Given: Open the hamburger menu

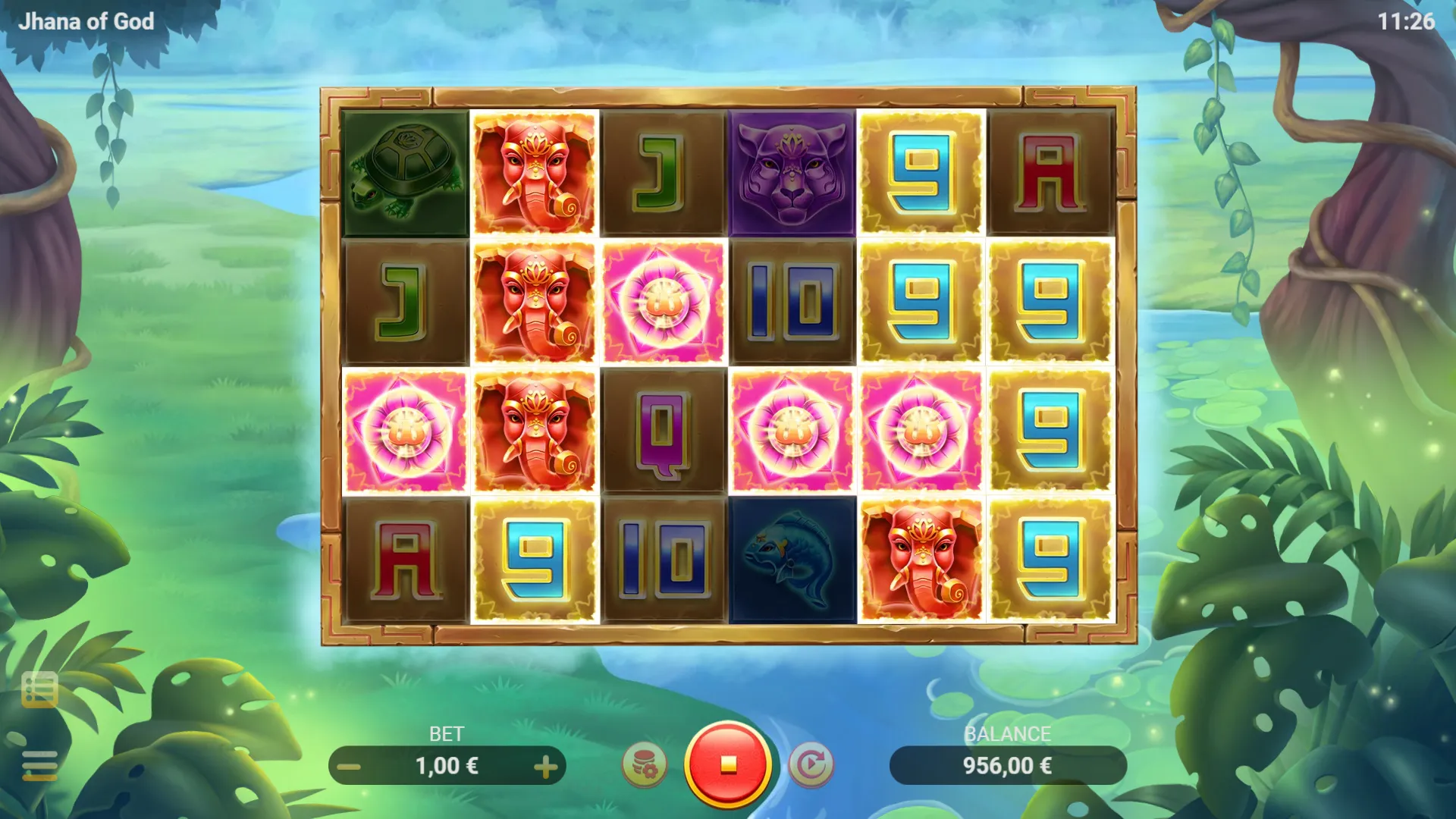Looking at the screenshot, I should pyautogui.click(x=39, y=764).
